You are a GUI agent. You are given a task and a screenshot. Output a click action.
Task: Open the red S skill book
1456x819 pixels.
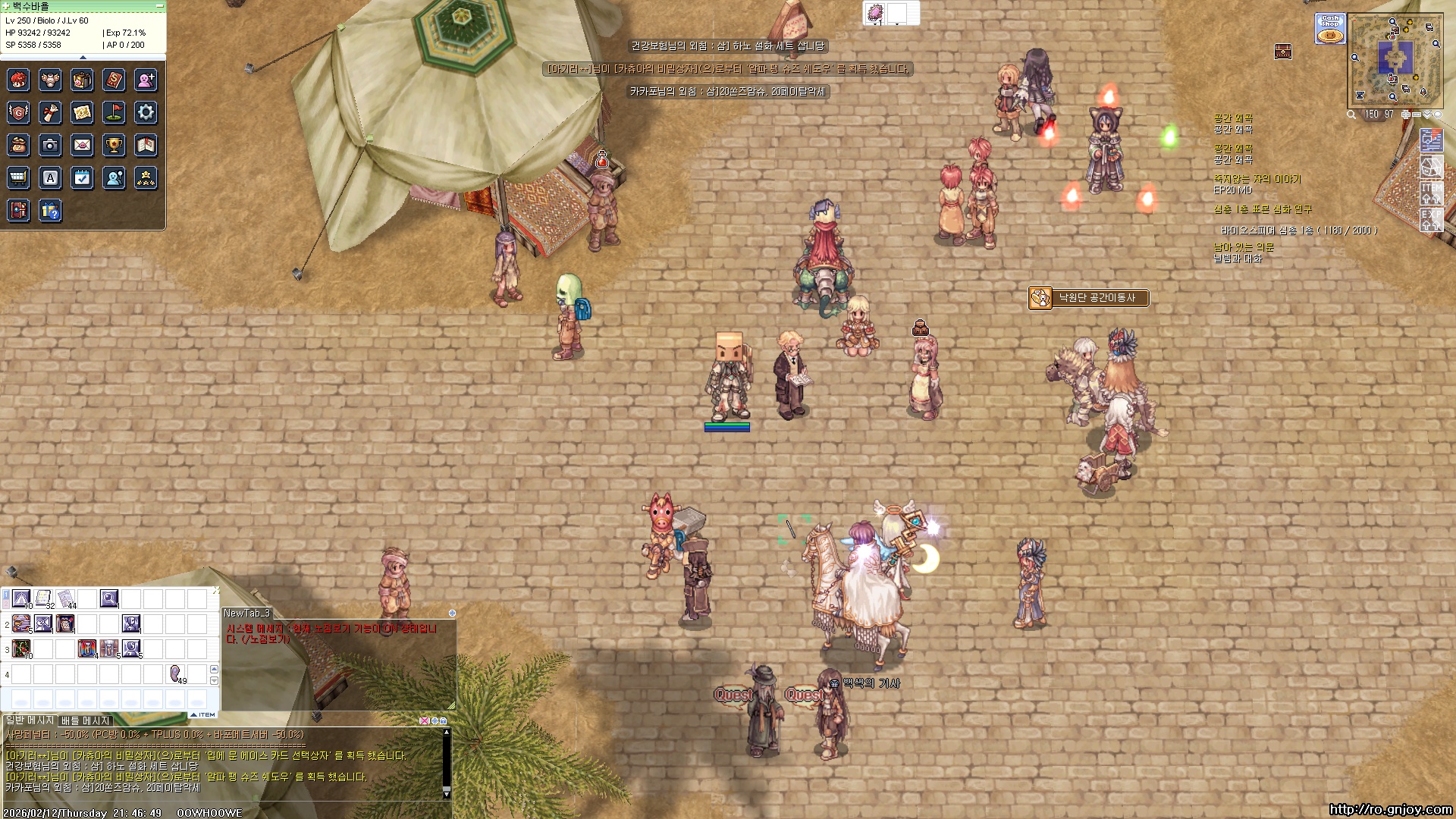114,80
